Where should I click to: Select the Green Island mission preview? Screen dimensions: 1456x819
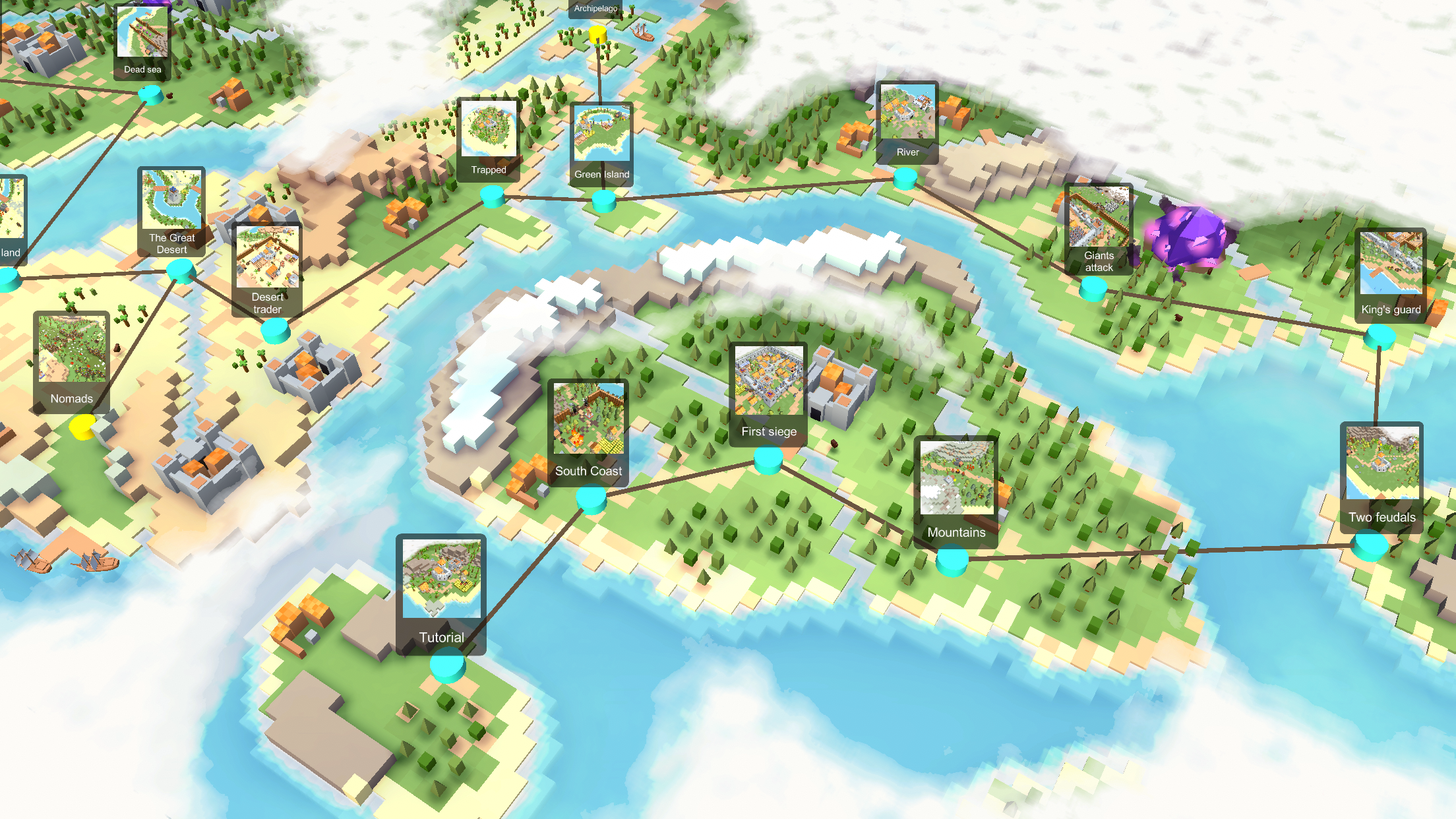[x=602, y=134]
